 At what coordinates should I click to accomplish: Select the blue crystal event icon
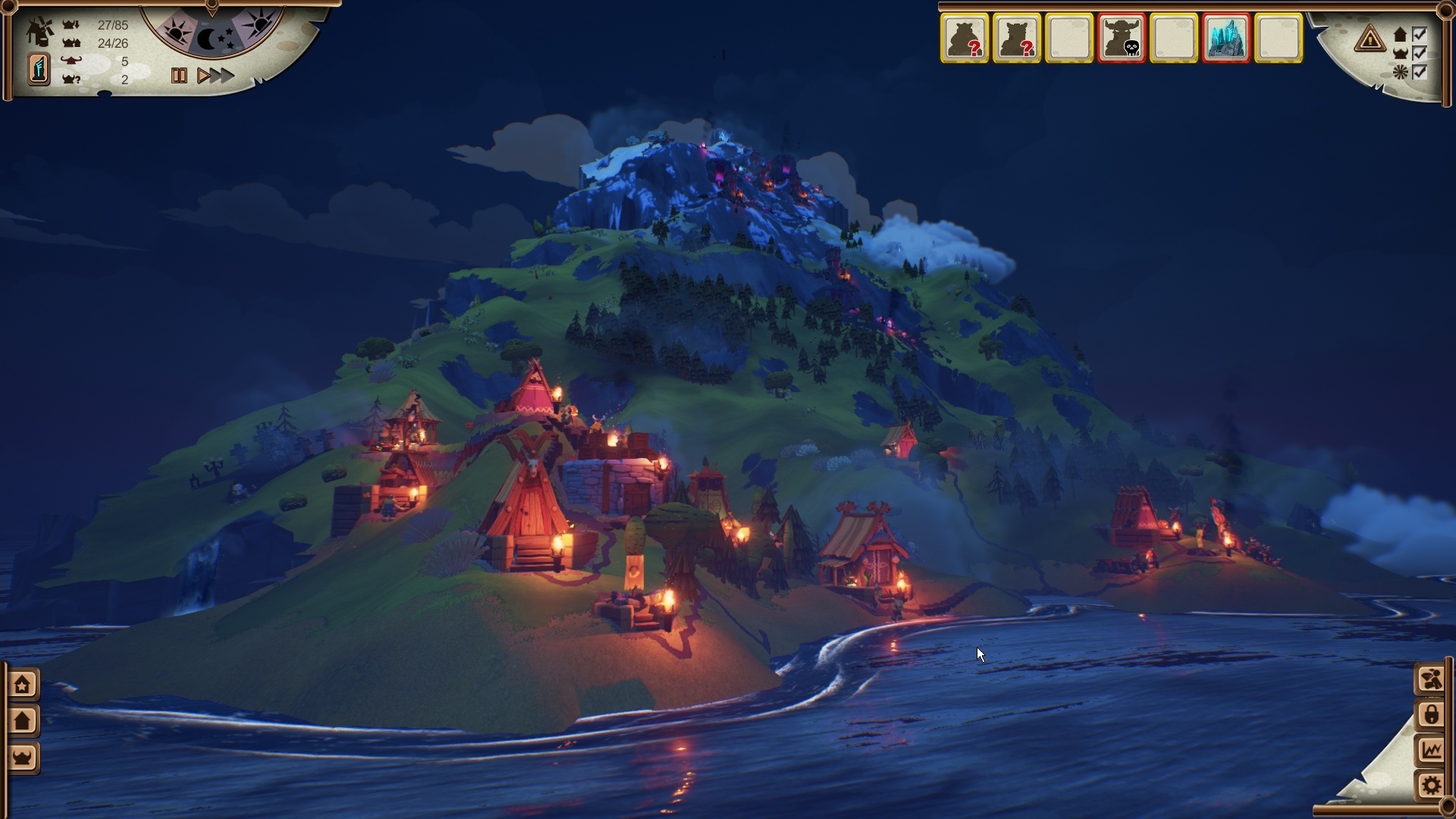(x=1228, y=38)
